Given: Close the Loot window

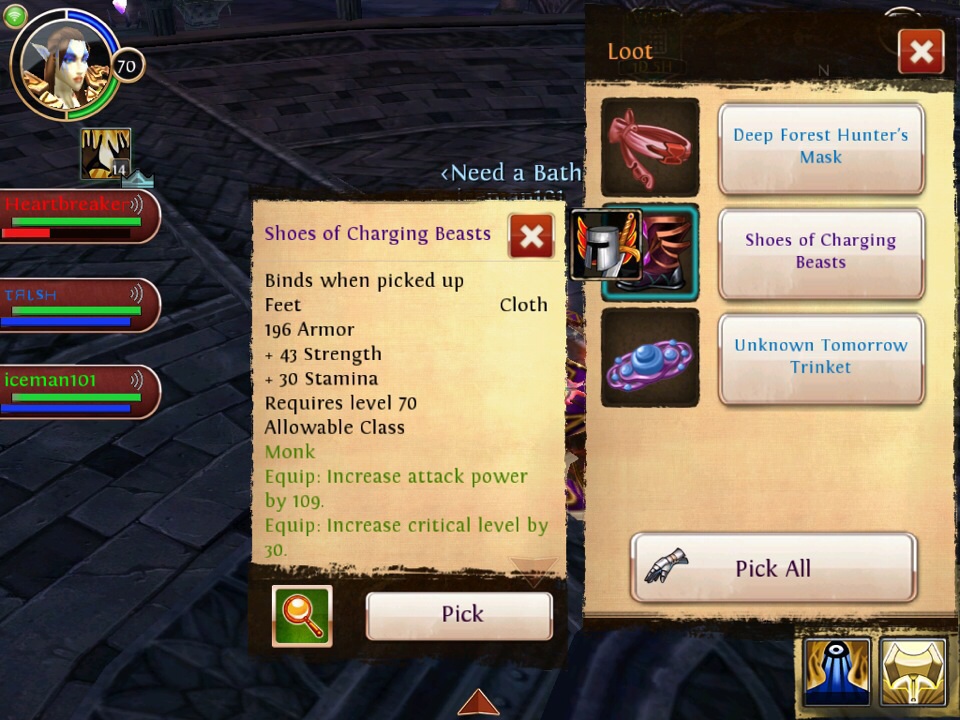Looking at the screenshot, I should (x=921, y=52).
